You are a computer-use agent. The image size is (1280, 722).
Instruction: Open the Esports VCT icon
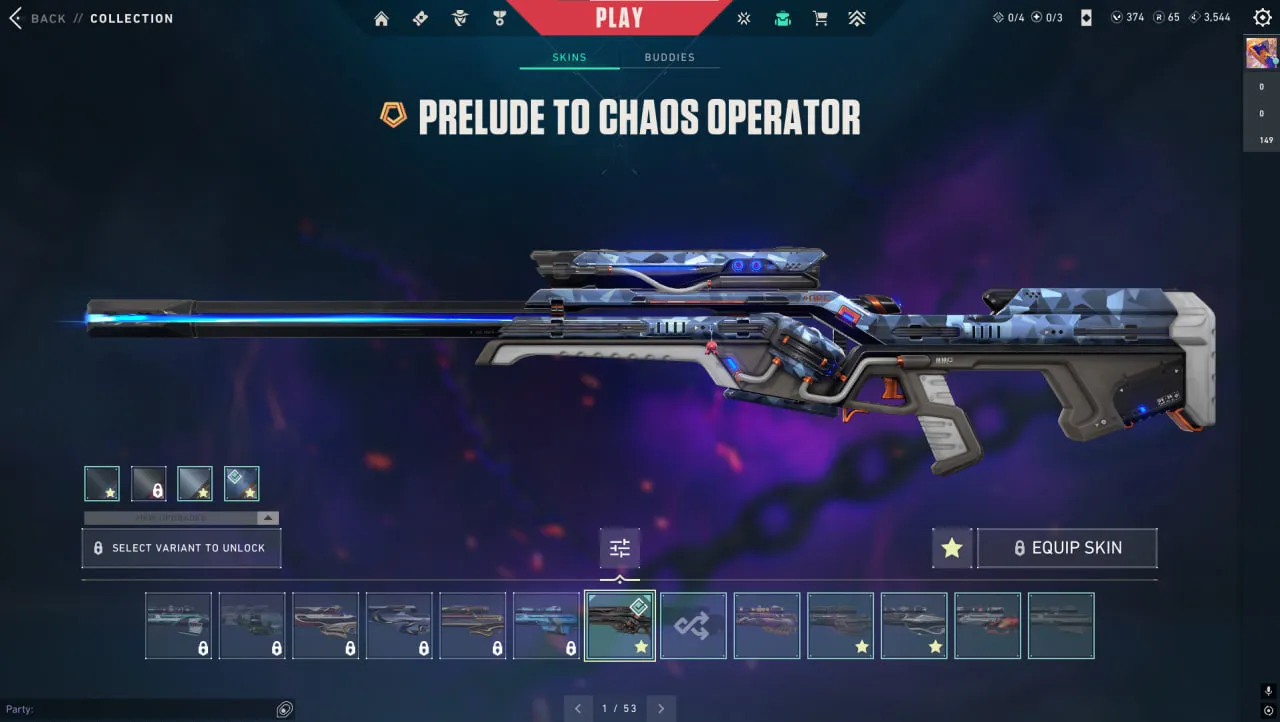(743, 18)
